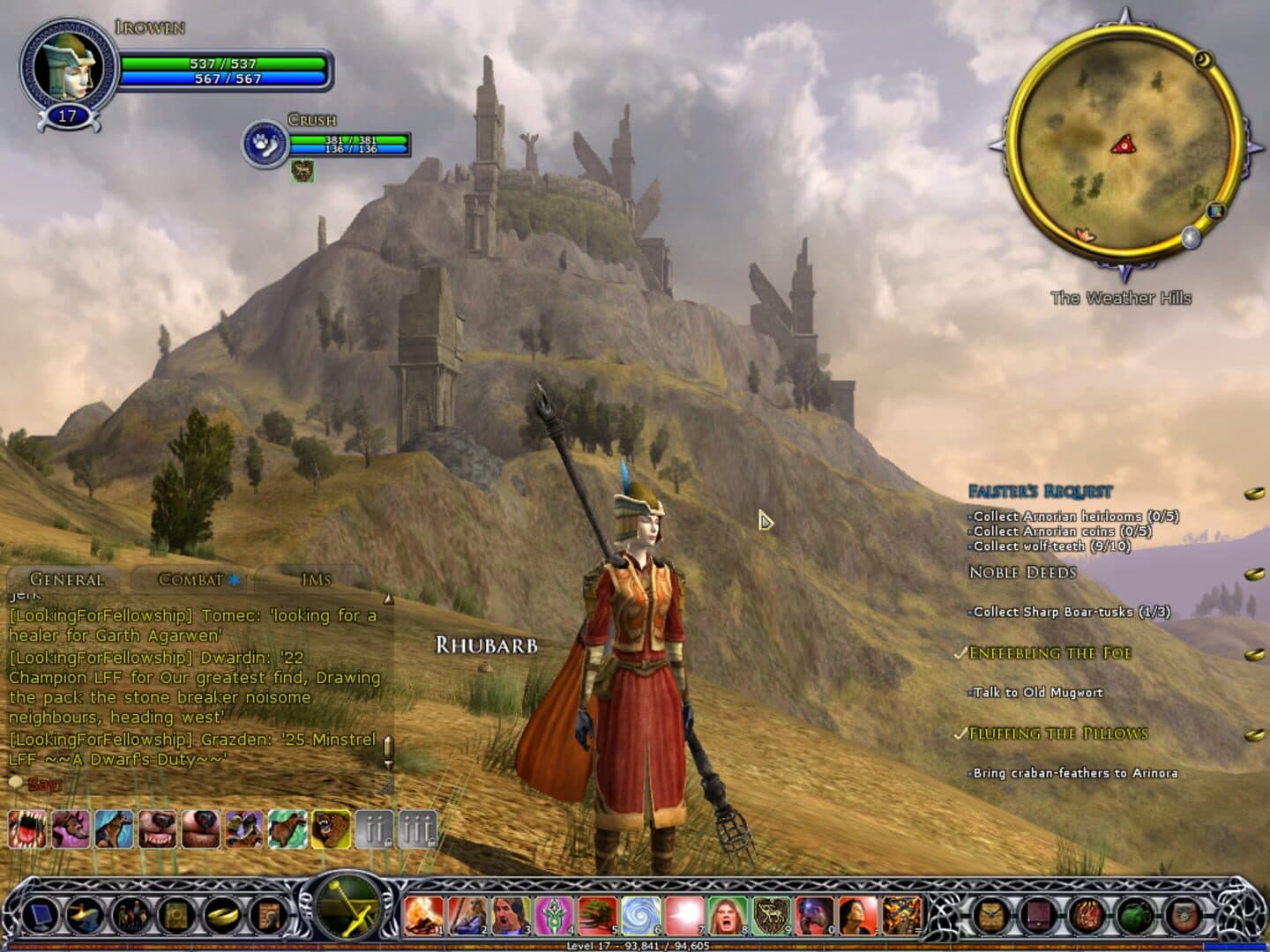Open the green apple bag
The image size is (1270, 952).
[x=1133, y=915]
